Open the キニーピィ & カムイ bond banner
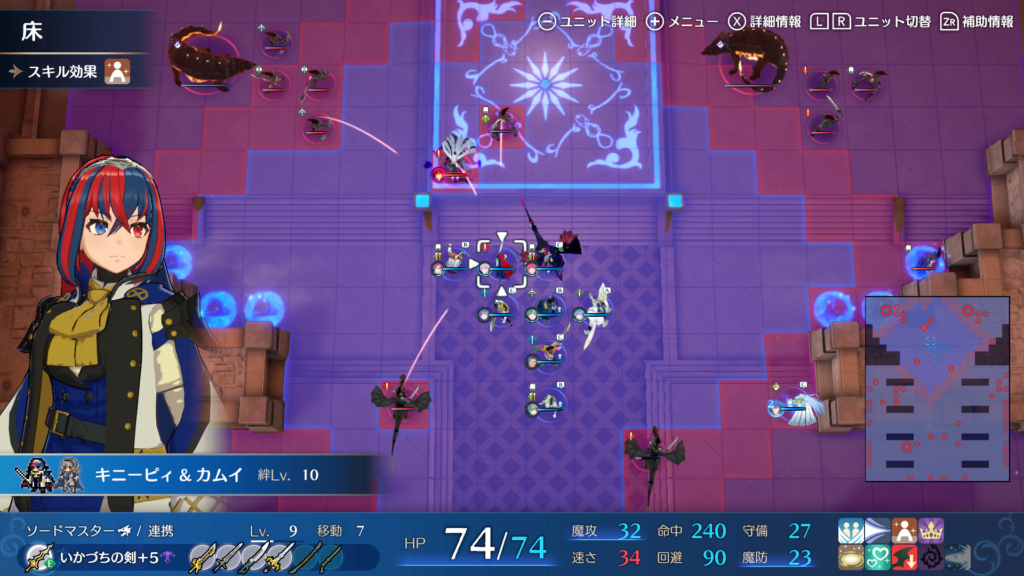The image size is (1024, 576). point(190,475)
